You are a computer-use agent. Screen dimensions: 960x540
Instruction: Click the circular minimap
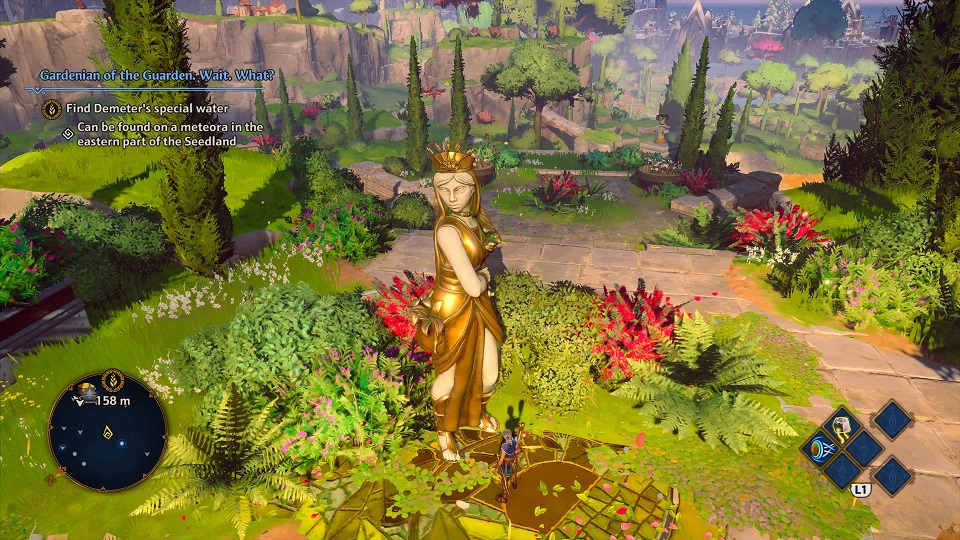(107, 432)
